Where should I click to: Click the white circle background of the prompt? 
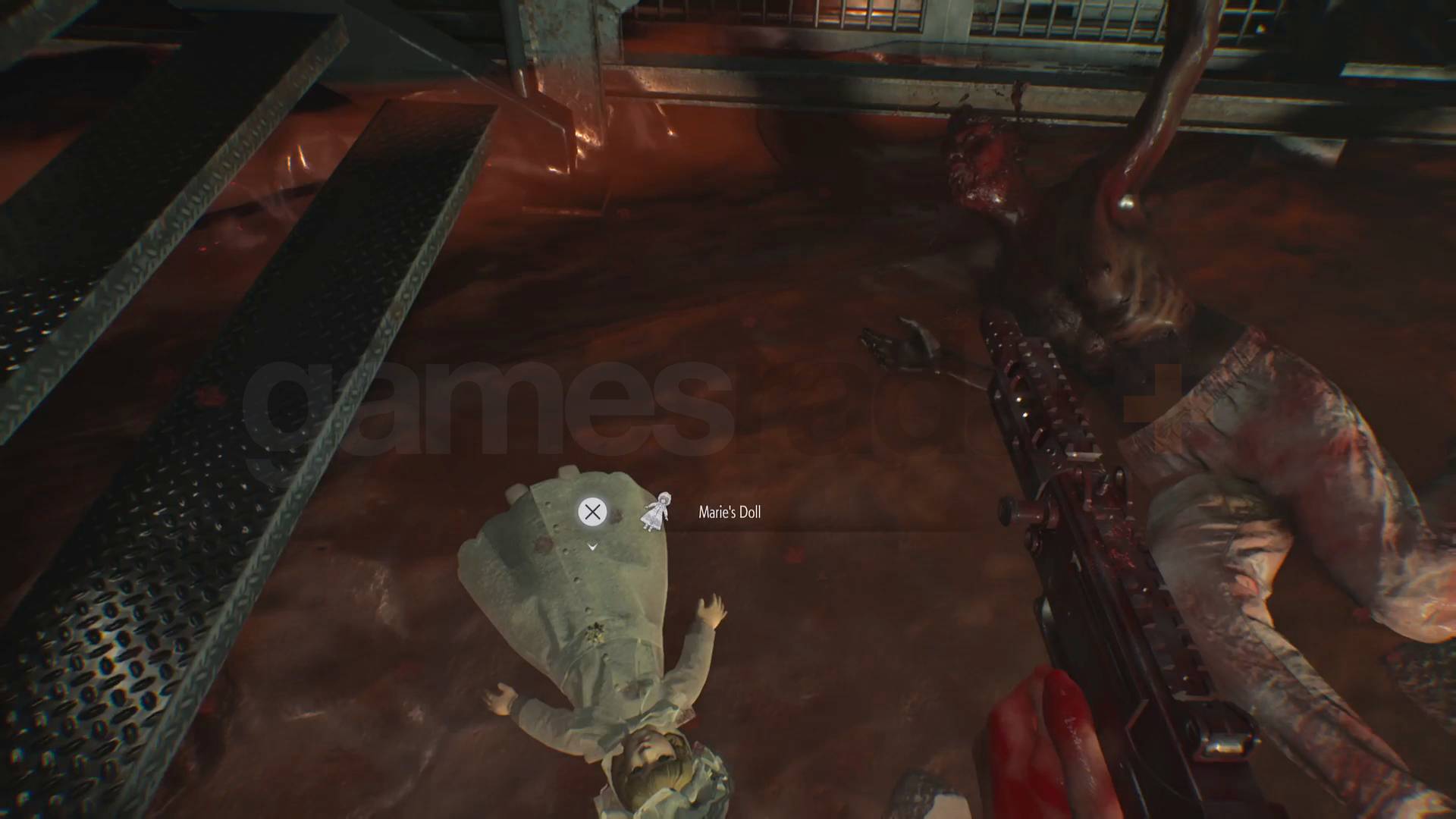tap(591, 512)
